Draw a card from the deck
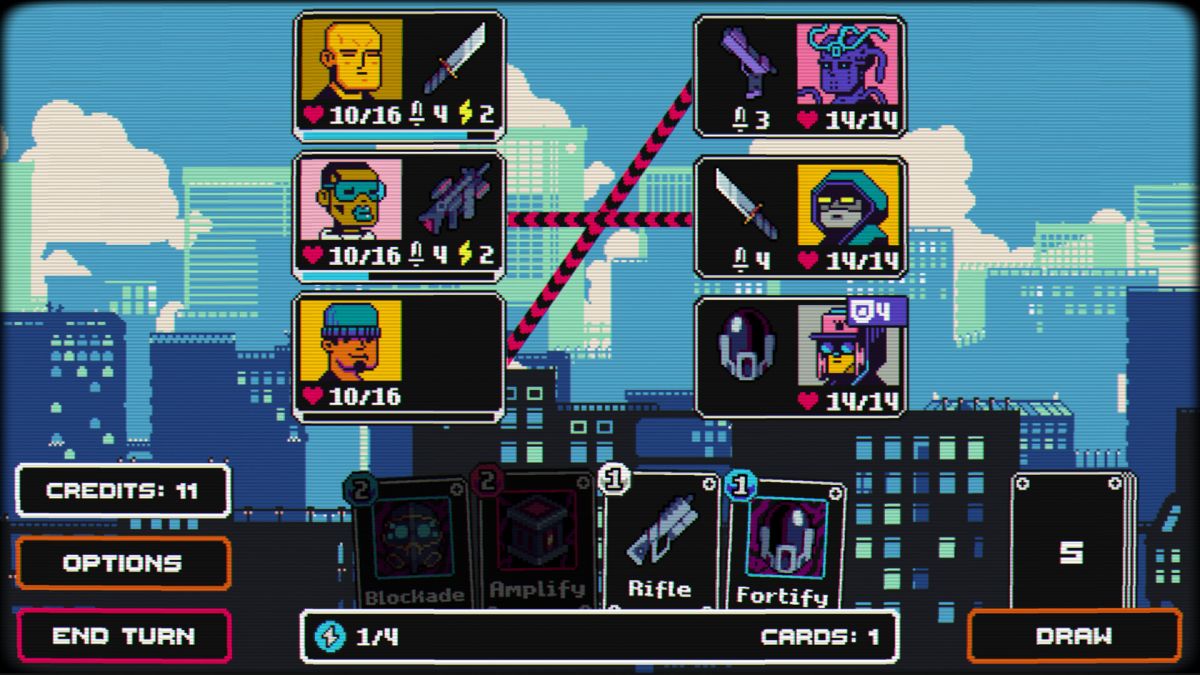 pyautogui.click(x=1074, y=636)
